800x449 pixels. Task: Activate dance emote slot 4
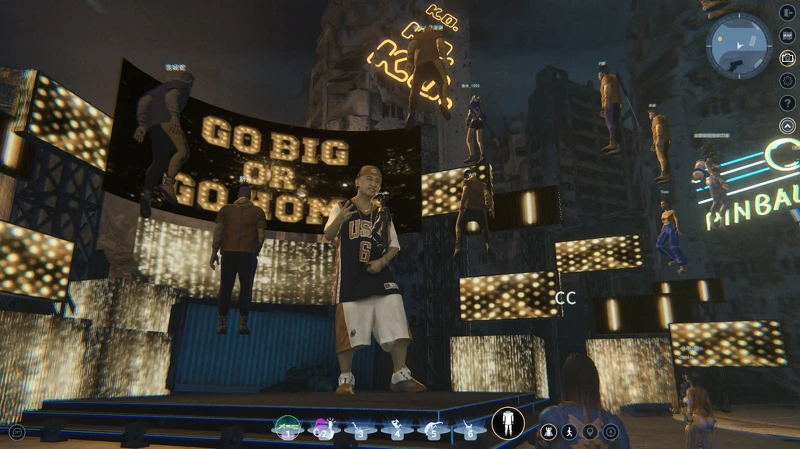[397, 428]
